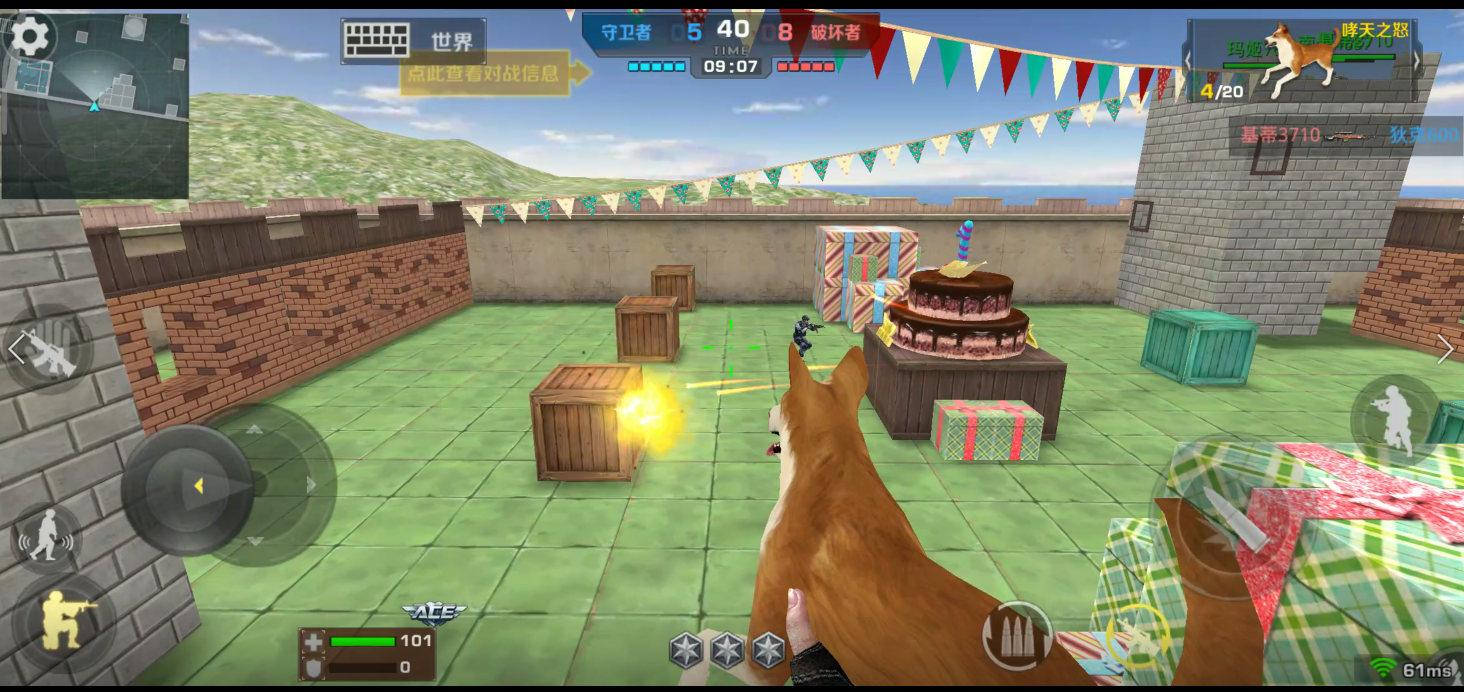
Task: Select the left arrow on the dog panel
Action: click(x=1188, y=60)
